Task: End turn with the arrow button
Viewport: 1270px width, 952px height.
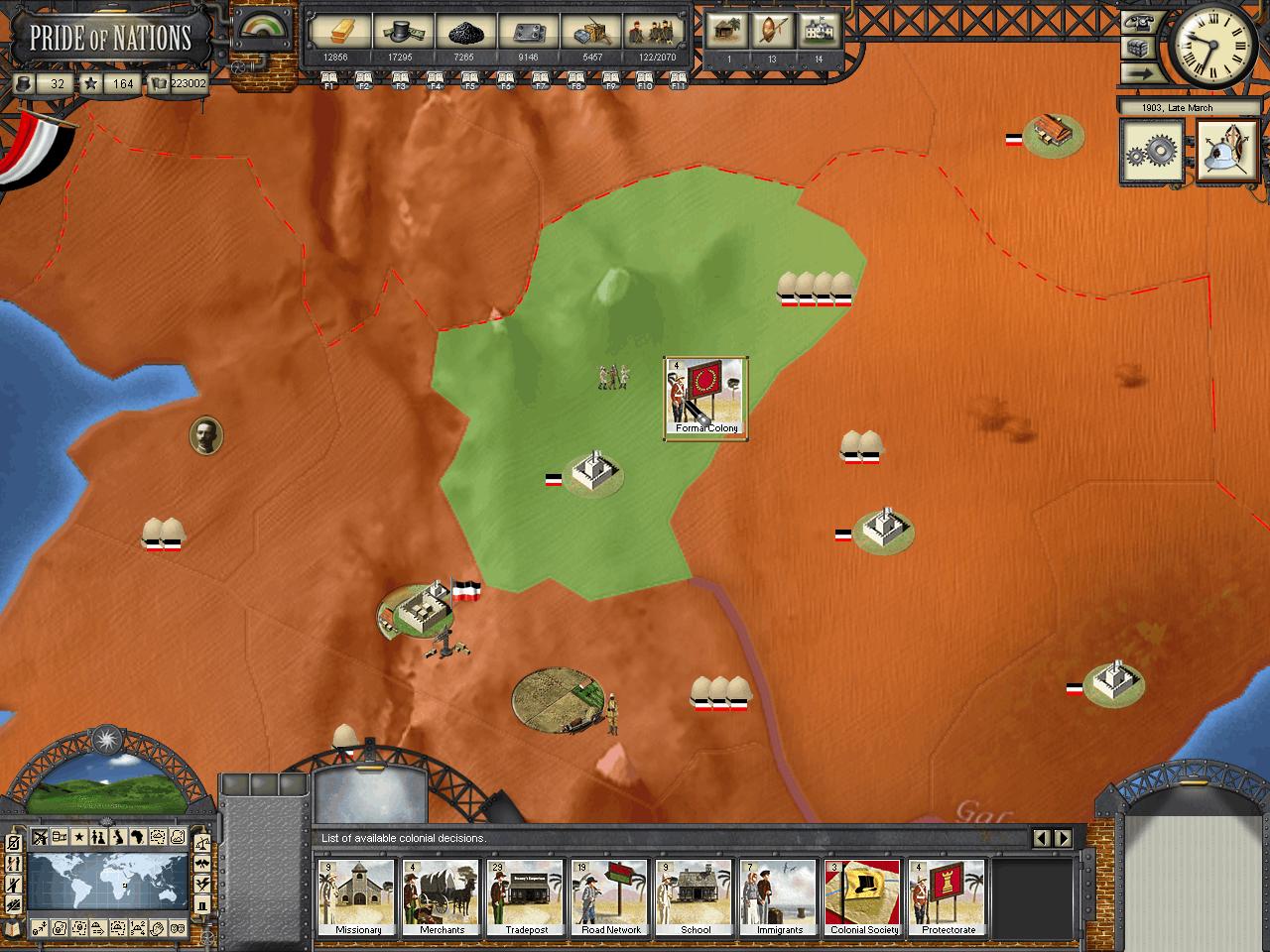Action: (1140, 73)
